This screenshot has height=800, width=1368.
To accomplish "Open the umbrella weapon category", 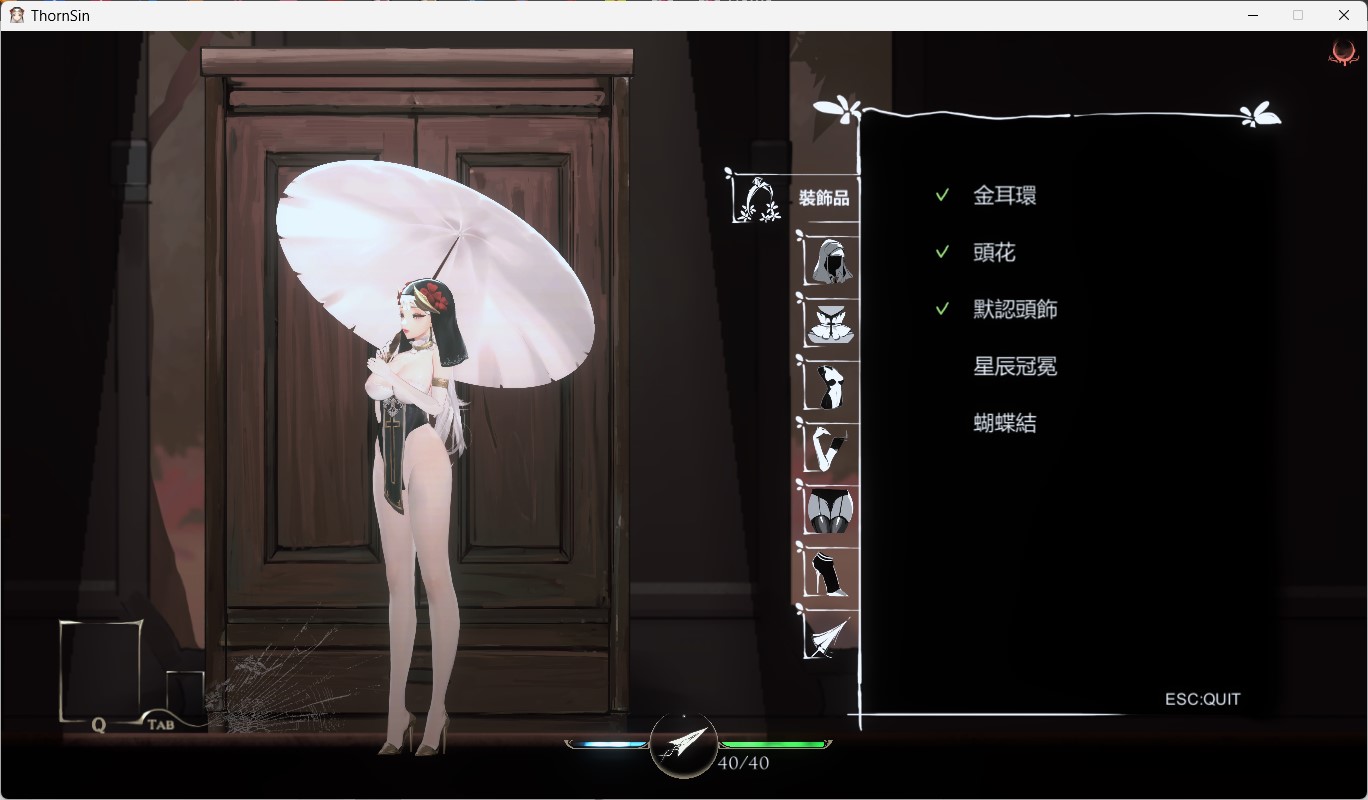I will tap(830, 636).
